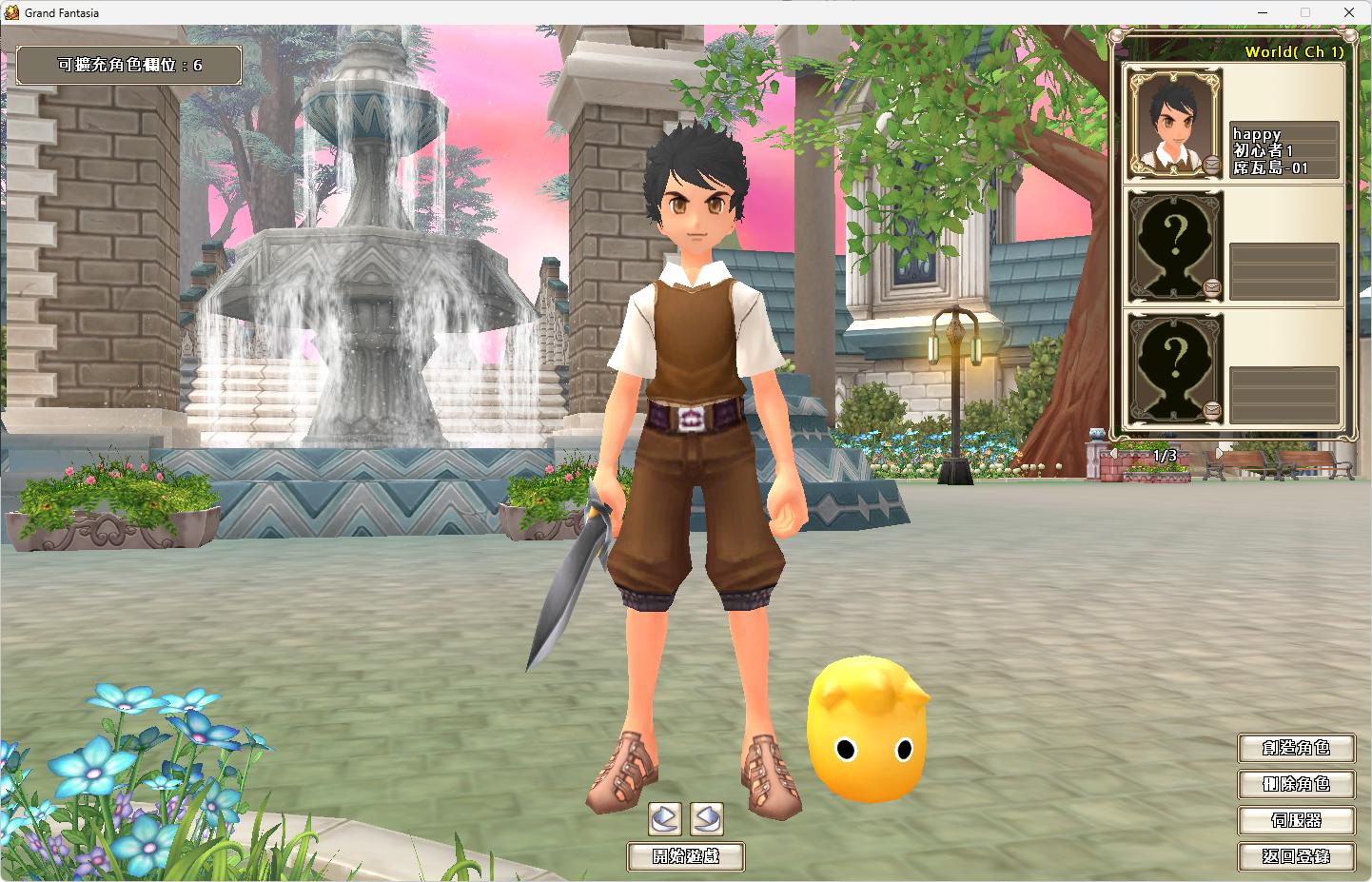Choose 刪除角色 to delete character
Screen dimensions: 1372x882
click(x=1296, y=784)
